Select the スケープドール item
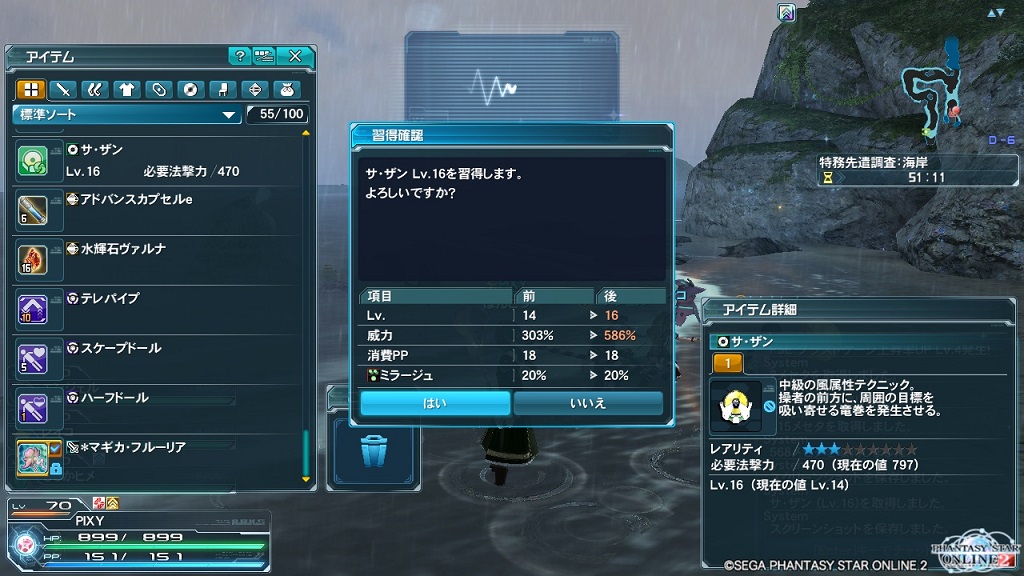The width and height of the screenshot is (1024, 576). 150,357
